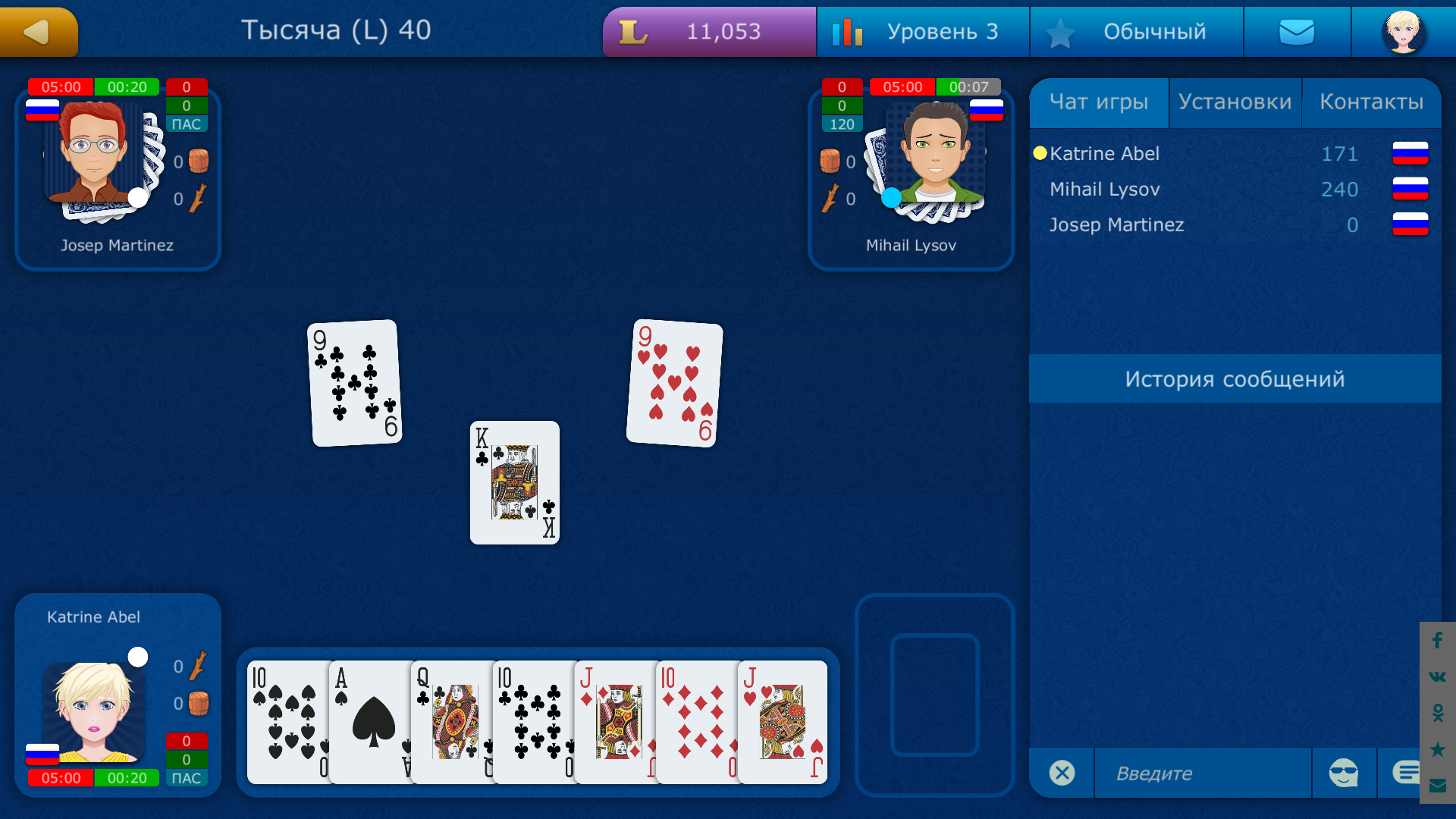Viewport: 1456px width, 819px height.
Task: Click the envelope mail icon in the top bar
Action: (1297, 31)
